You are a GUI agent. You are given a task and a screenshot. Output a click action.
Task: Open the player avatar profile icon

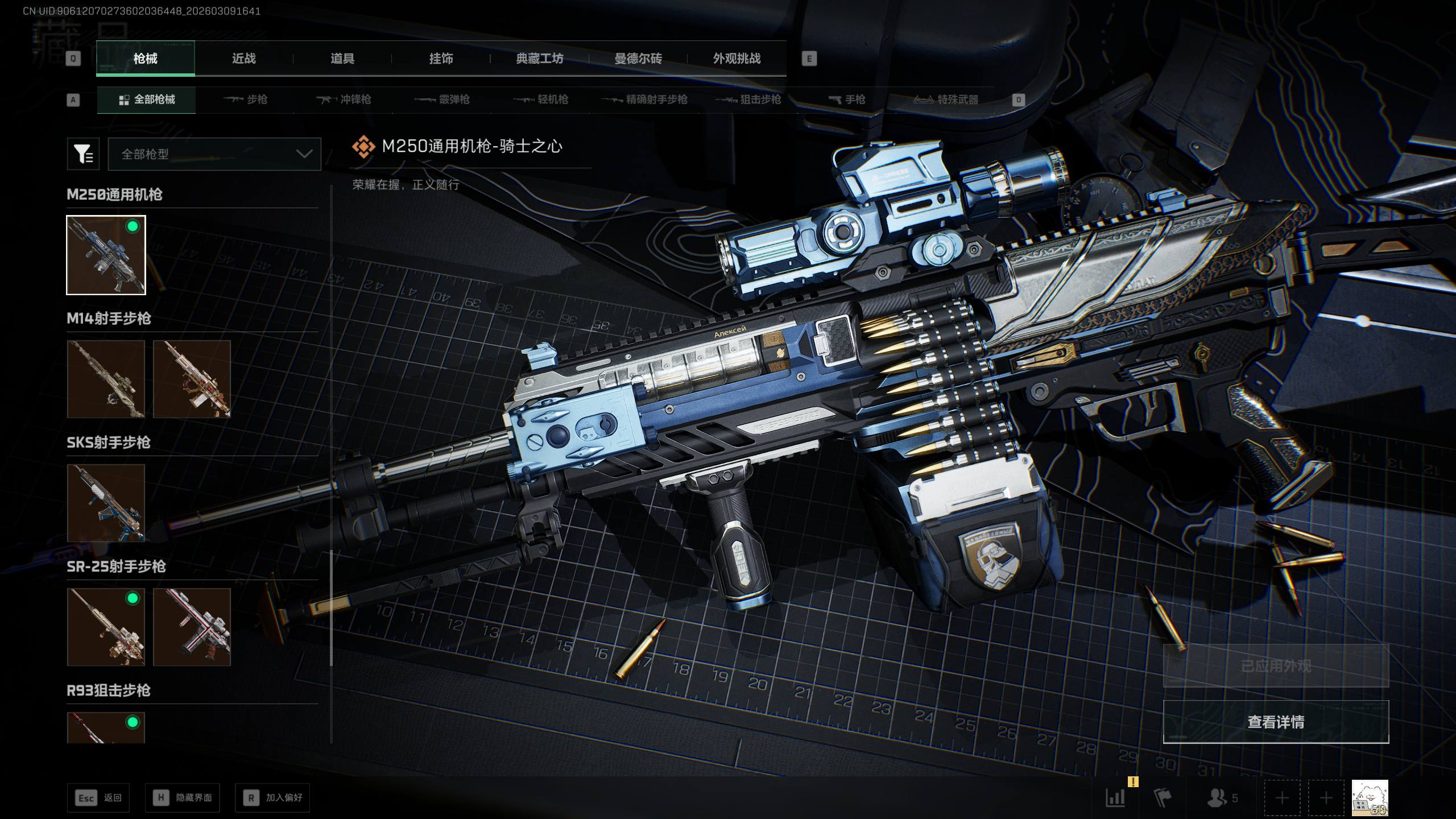(x=1370, y=798)
